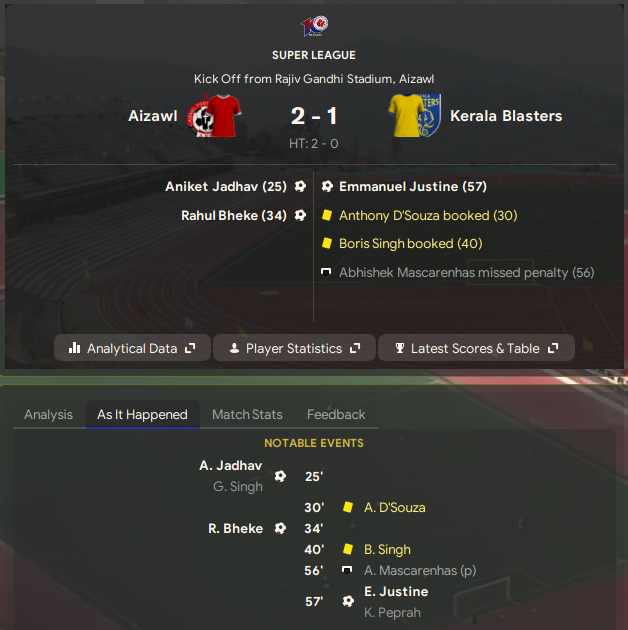
Task: Select the As It Happened tab
Action: coord(142,414)
